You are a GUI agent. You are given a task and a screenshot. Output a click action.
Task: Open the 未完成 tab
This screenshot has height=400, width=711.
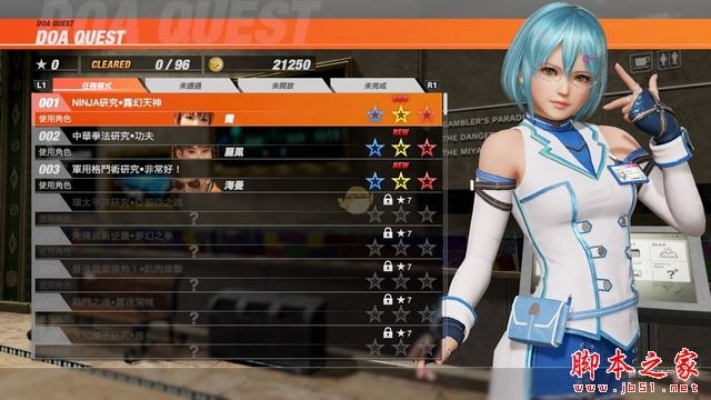pos(376,86)
